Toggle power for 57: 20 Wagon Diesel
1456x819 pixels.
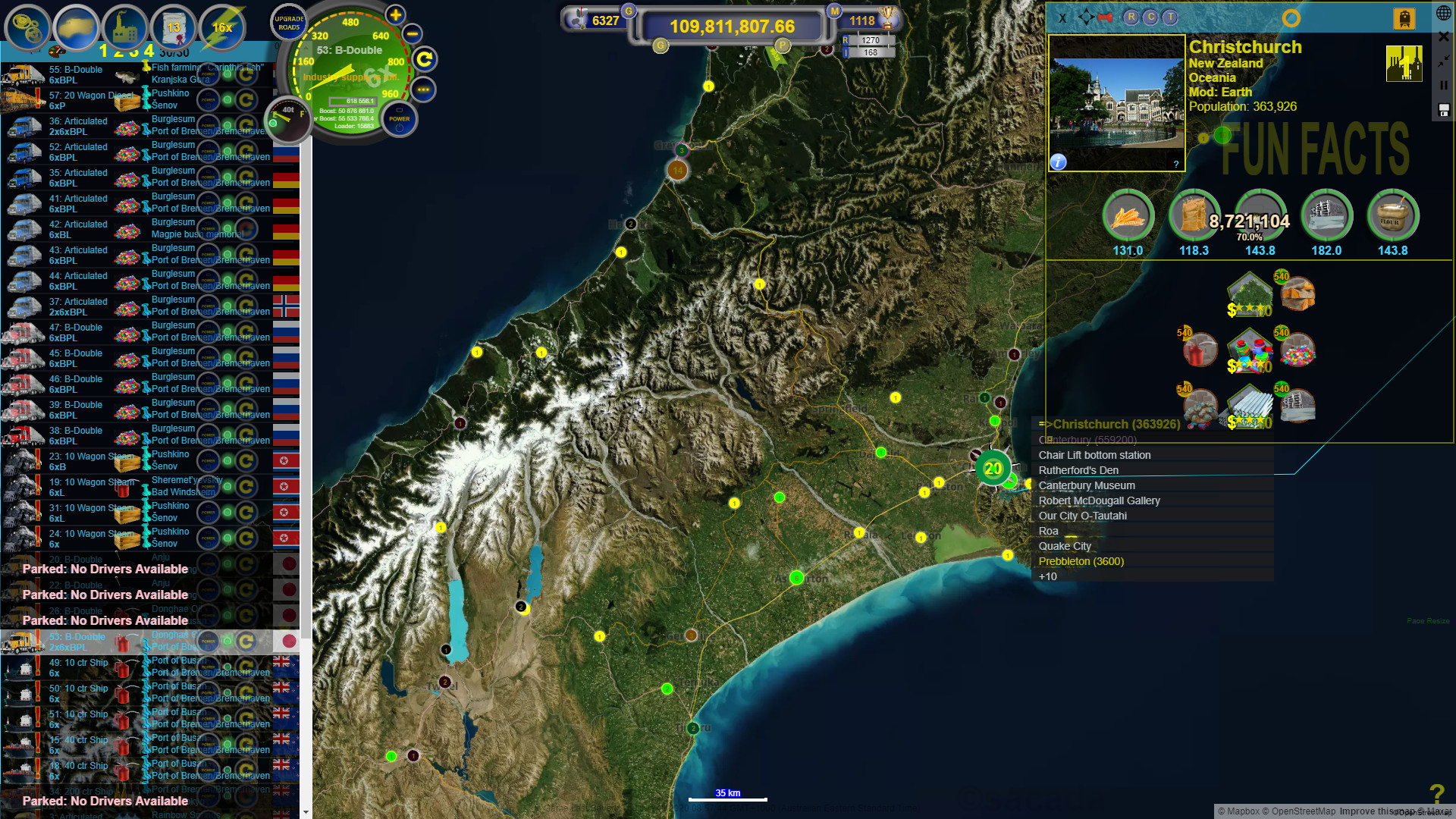207,101
